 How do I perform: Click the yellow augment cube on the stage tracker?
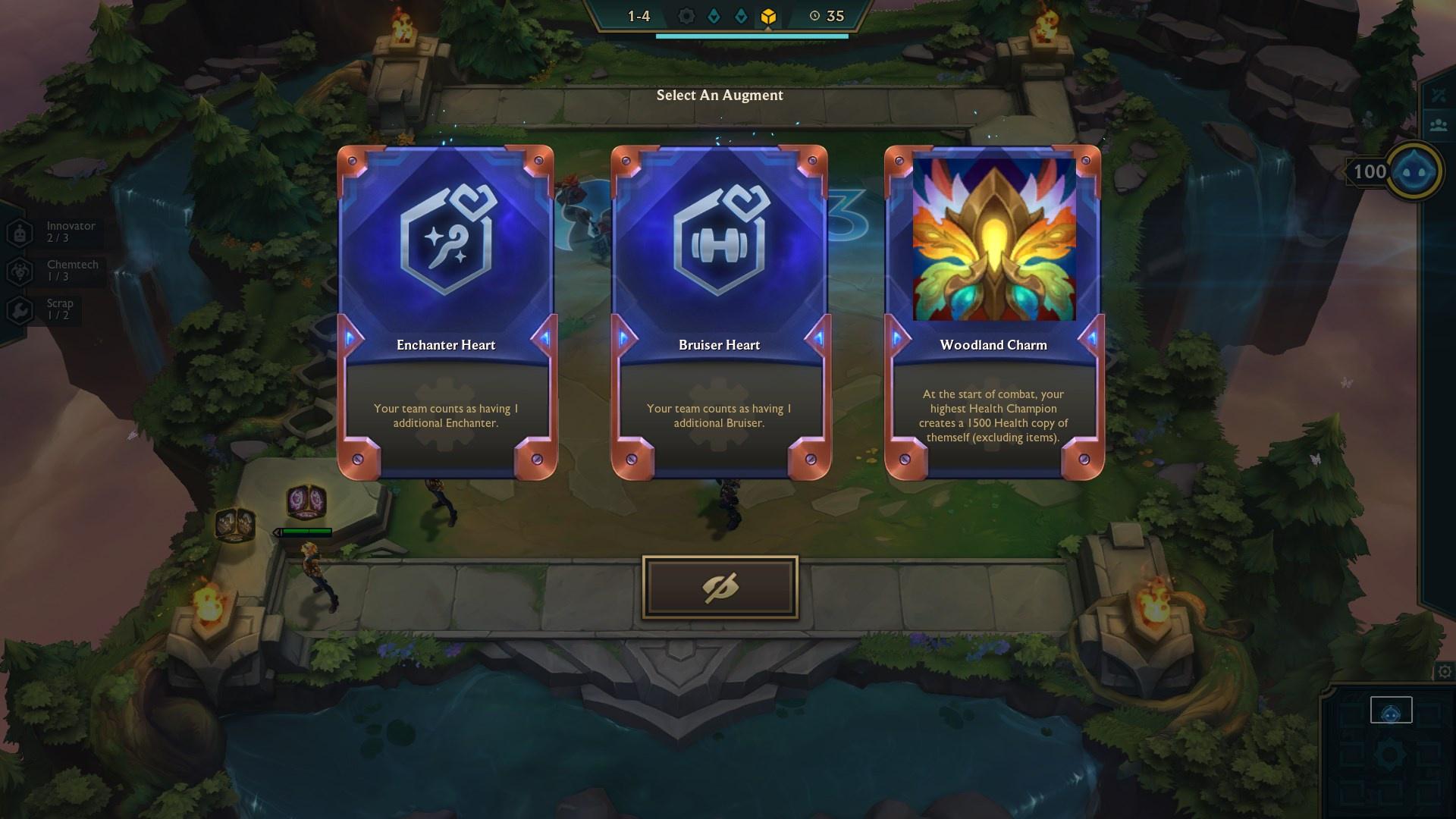click(768, 14)
